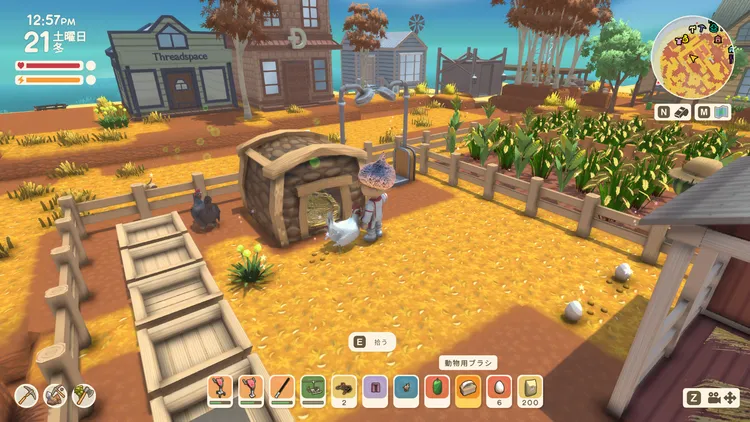Viewport: 750px width, 422px height.
Task: Pick the black rod tool slot
Action: (x=284, y=387)
